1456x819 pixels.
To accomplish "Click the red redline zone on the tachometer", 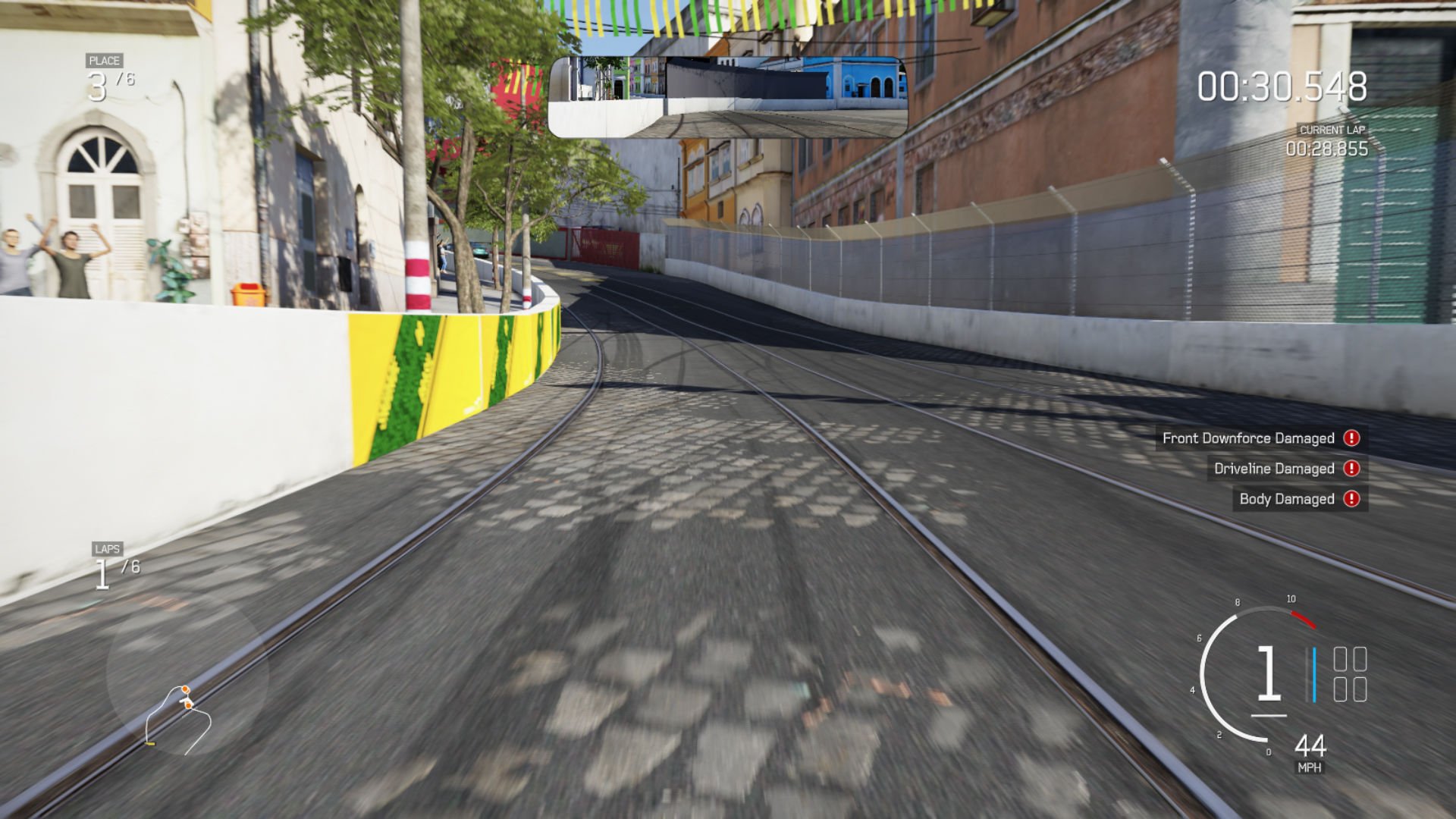I will coord(1303,620).
